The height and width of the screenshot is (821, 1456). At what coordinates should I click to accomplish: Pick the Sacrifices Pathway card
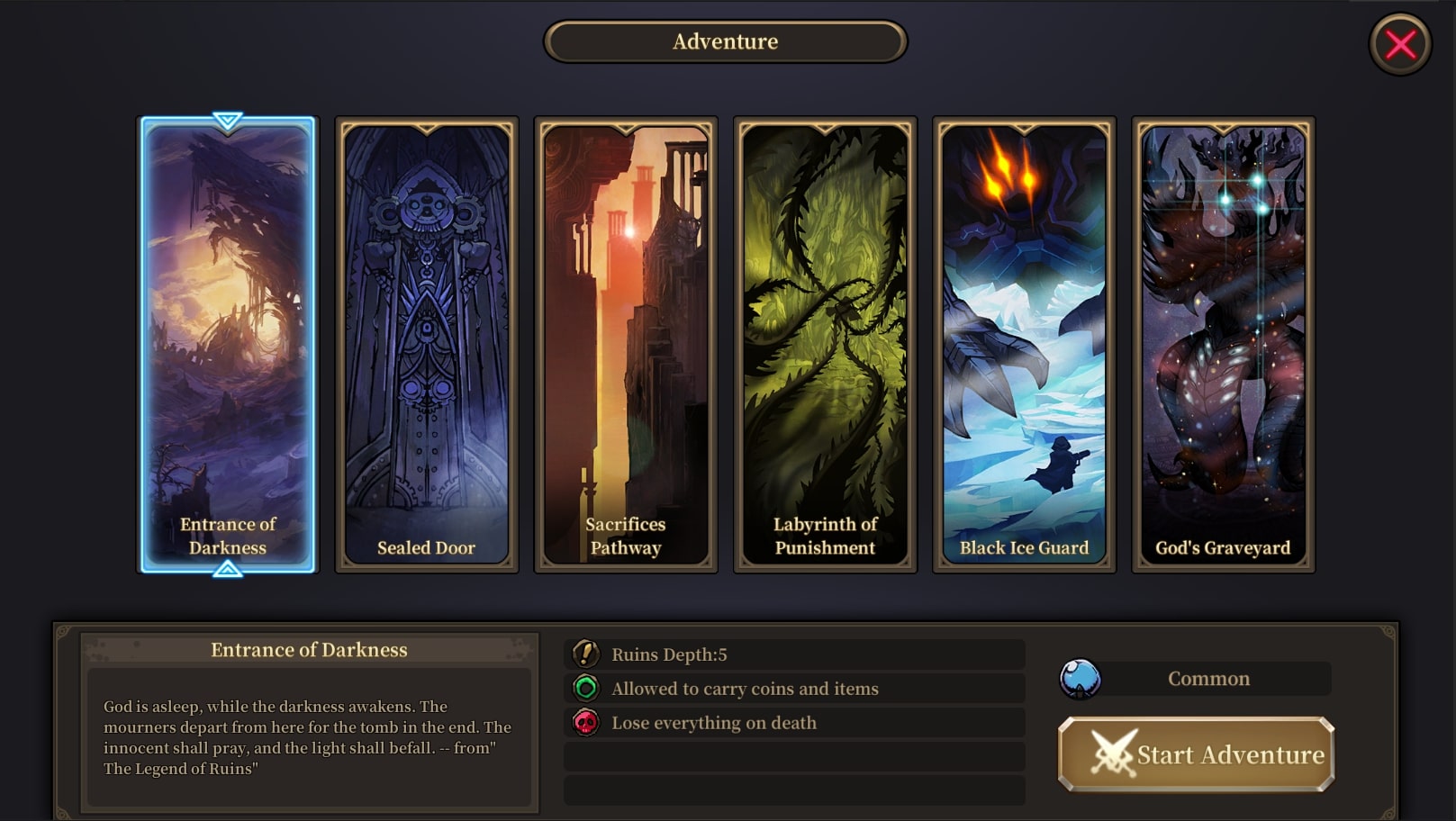coord(626,345)
